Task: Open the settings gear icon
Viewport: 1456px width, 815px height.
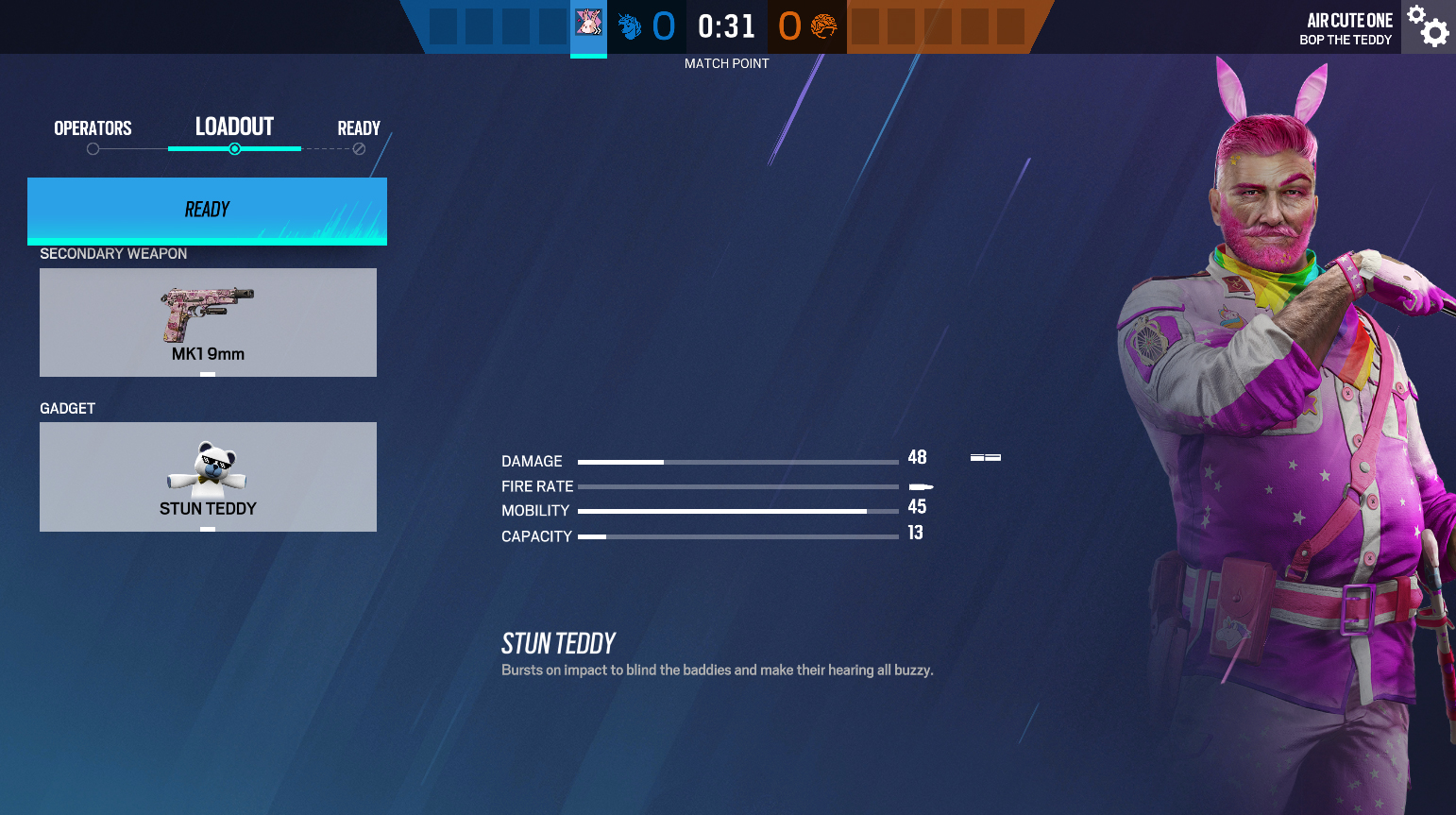Action: 1428,26
